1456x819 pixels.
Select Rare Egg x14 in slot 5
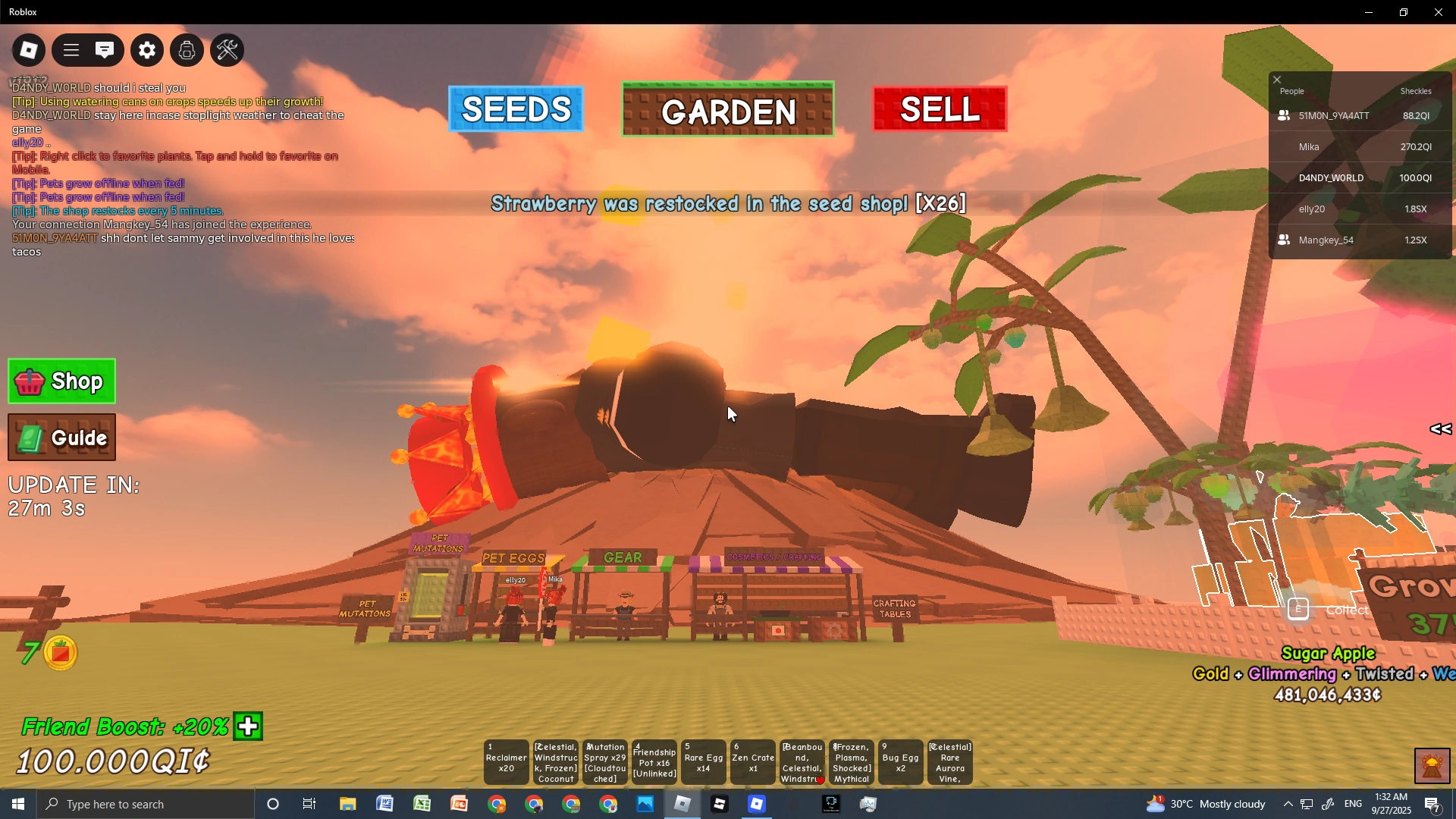click(x=703, y=762)
